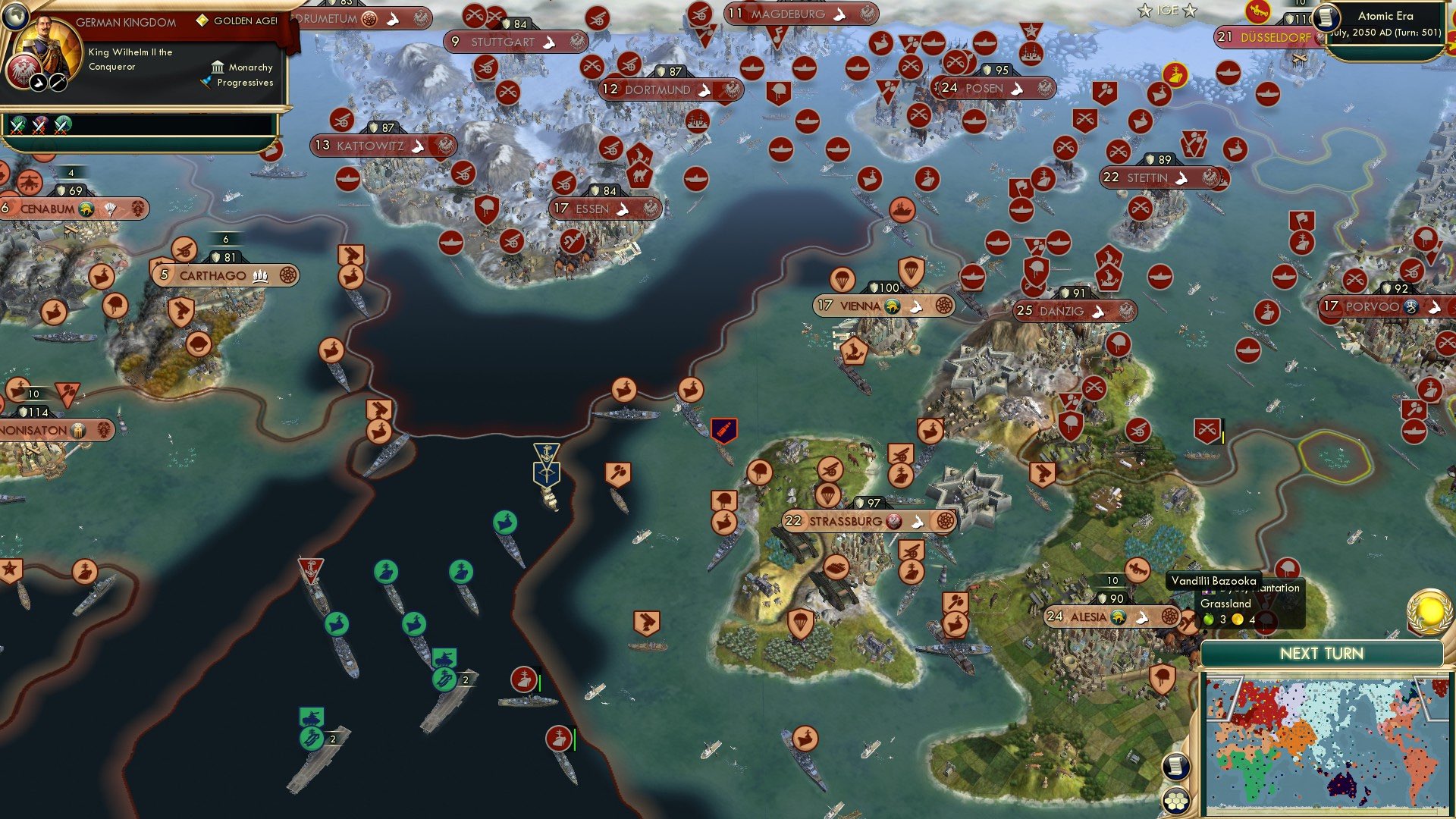The height and width of the screenshot is (819, 1456).
Task: Click the IGE label at the top
Action: click(1169, 10)
